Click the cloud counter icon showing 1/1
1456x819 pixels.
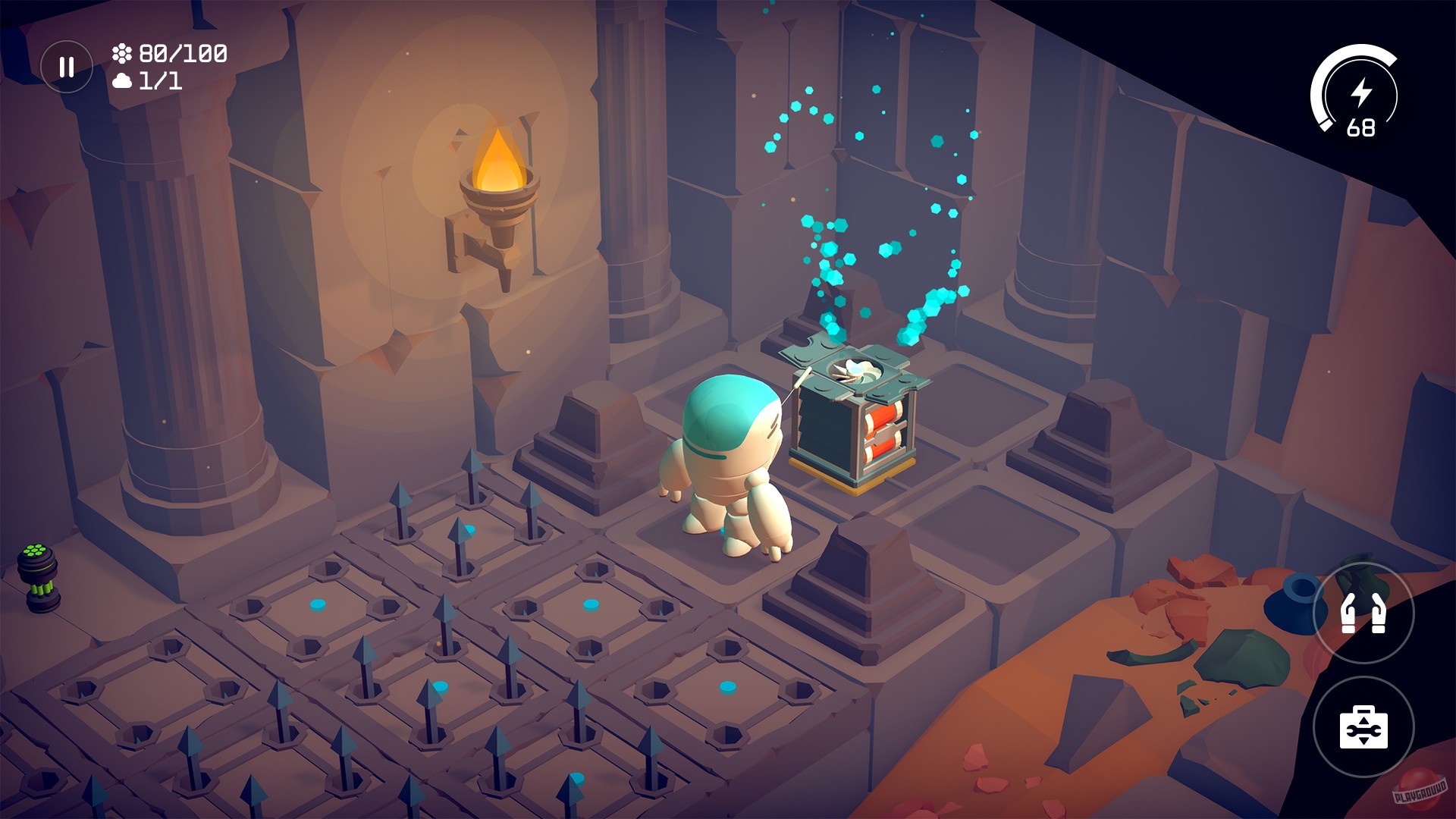[x=121, y=80]
